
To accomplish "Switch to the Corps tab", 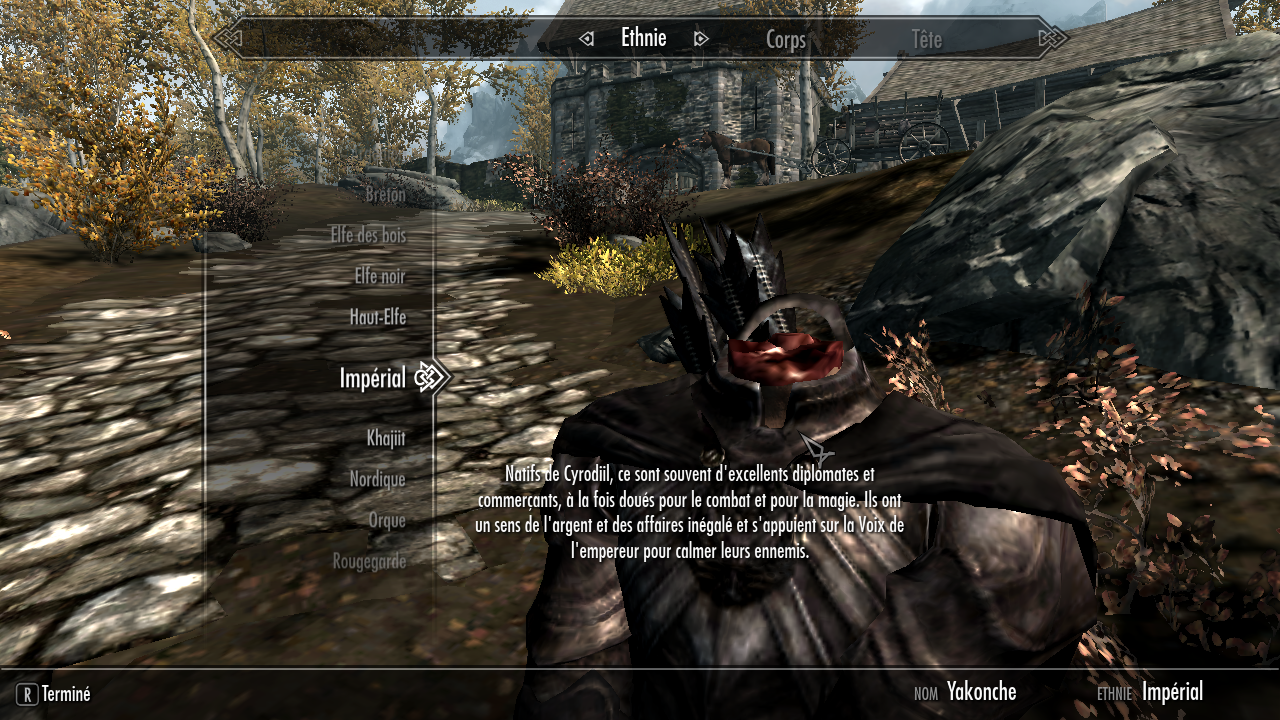I will coord(786,40).
